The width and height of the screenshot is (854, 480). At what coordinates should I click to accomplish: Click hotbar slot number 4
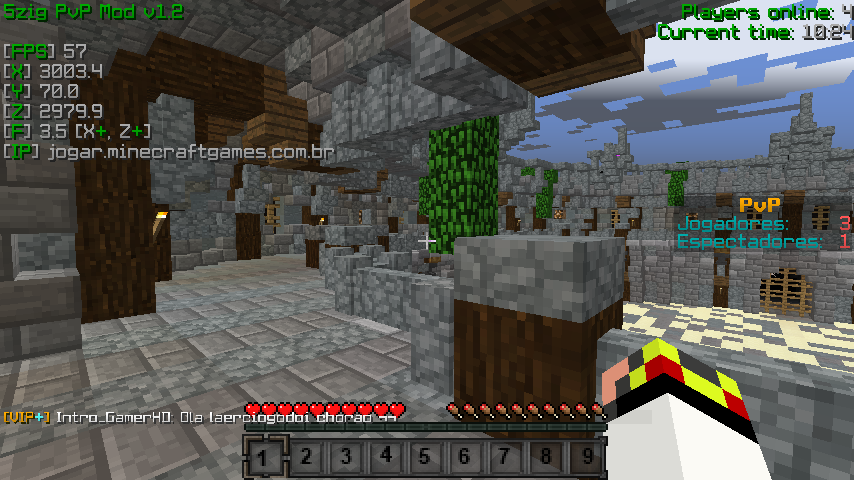pyautogui.click(x=385, y=459)
